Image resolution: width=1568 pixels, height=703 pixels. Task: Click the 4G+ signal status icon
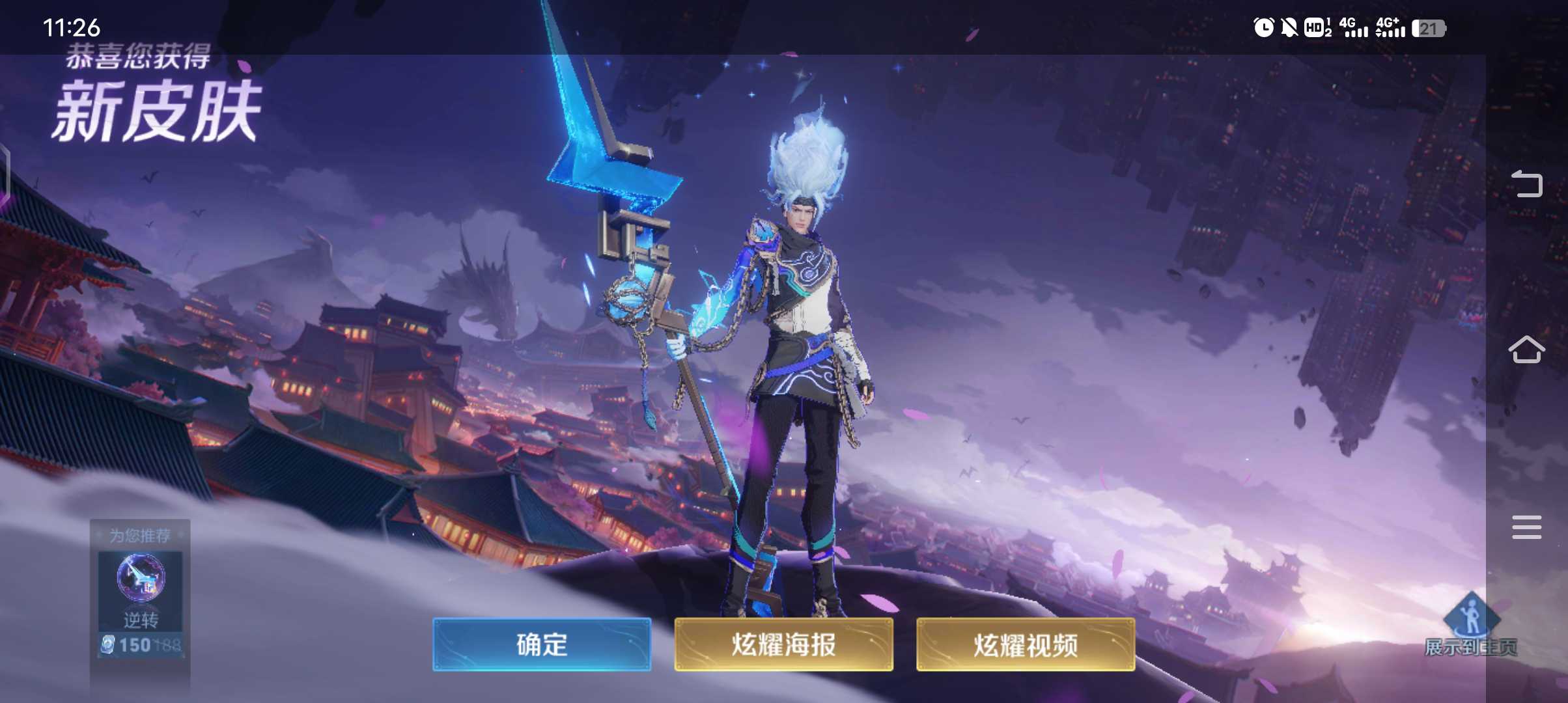(1390, 29)
